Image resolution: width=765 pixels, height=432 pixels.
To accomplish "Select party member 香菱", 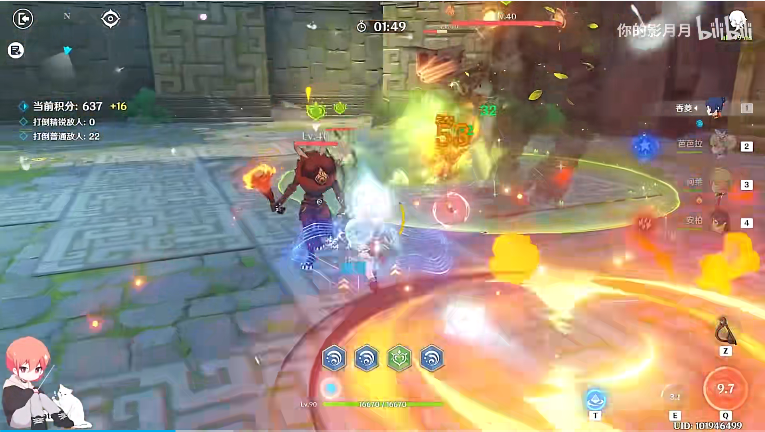I will pos(716,108).
